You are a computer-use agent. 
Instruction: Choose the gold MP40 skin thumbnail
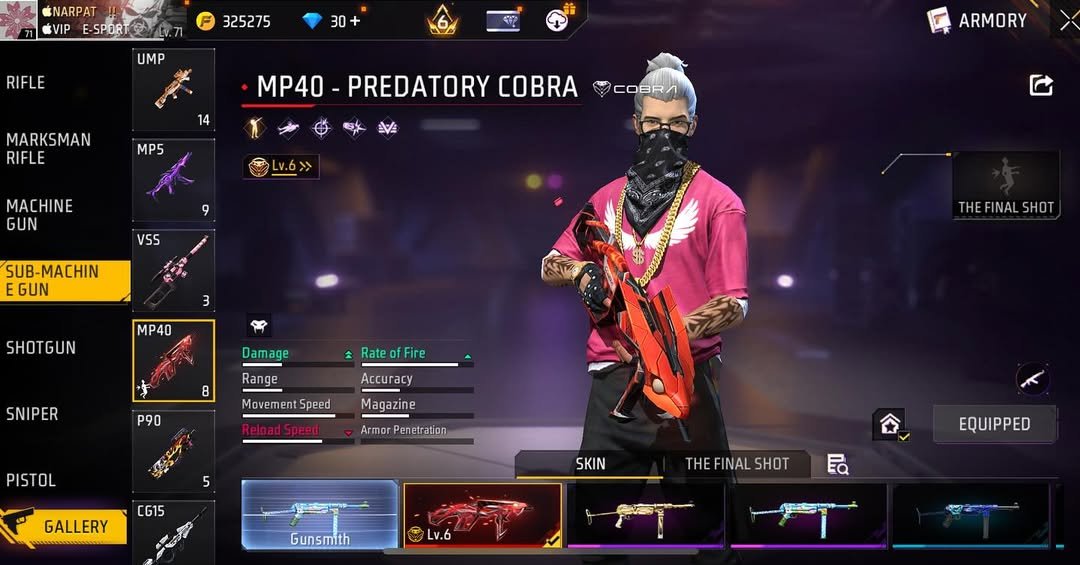tap(645, 515)
